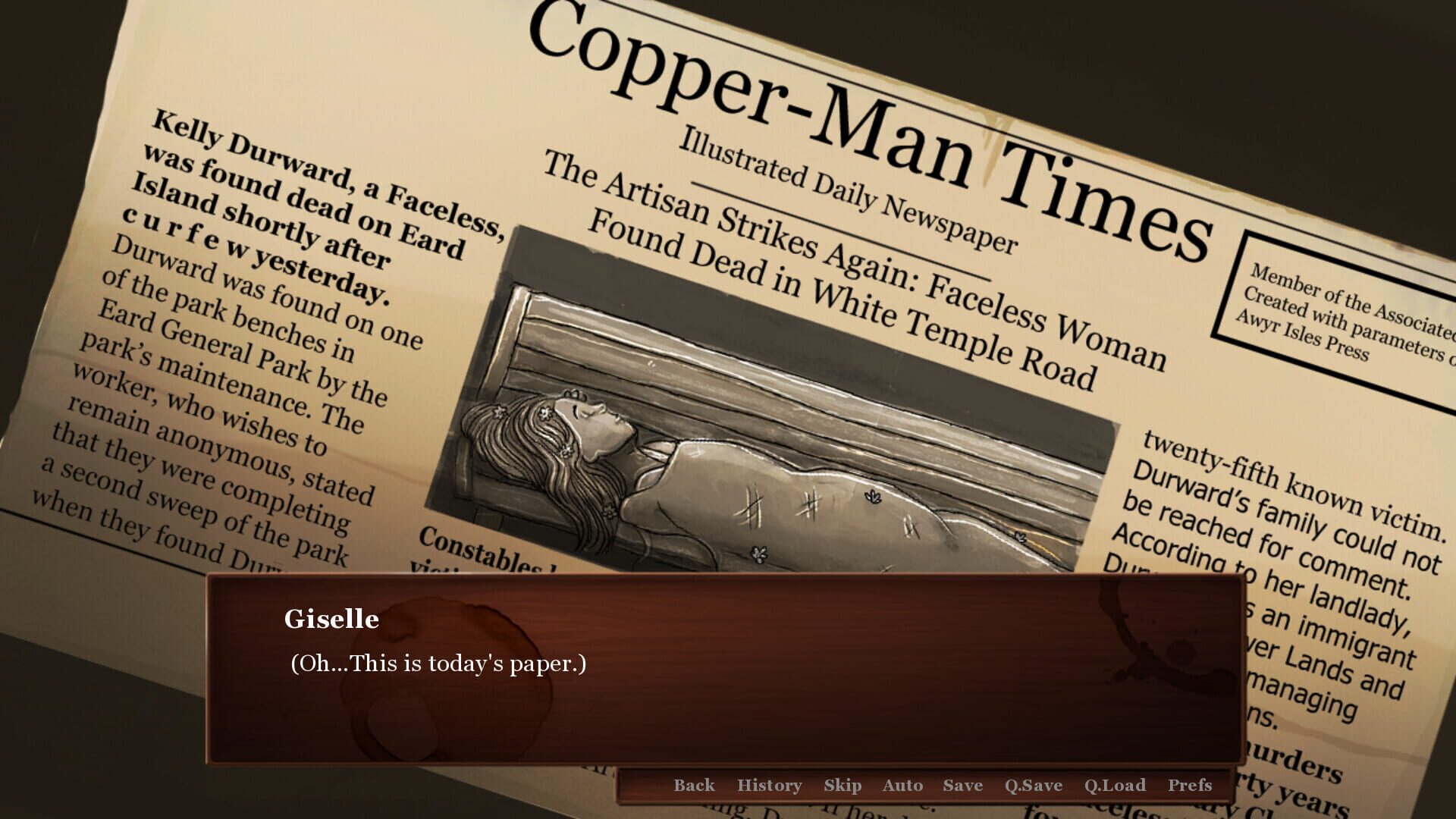This screenshot has height=819, width=1456.
Task: Open the Prefs settings menu
Action: pos(1191,786)
